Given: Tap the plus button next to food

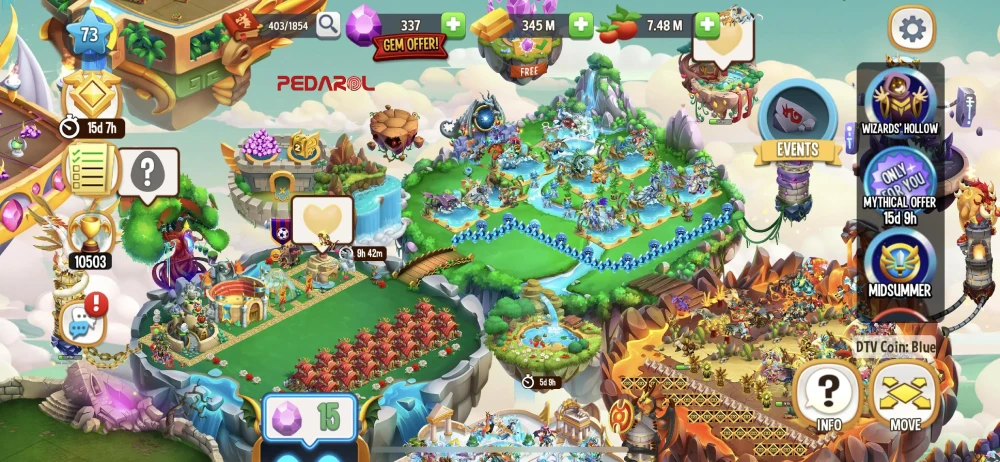Looking at the screenshot, I should click(707, 24).
